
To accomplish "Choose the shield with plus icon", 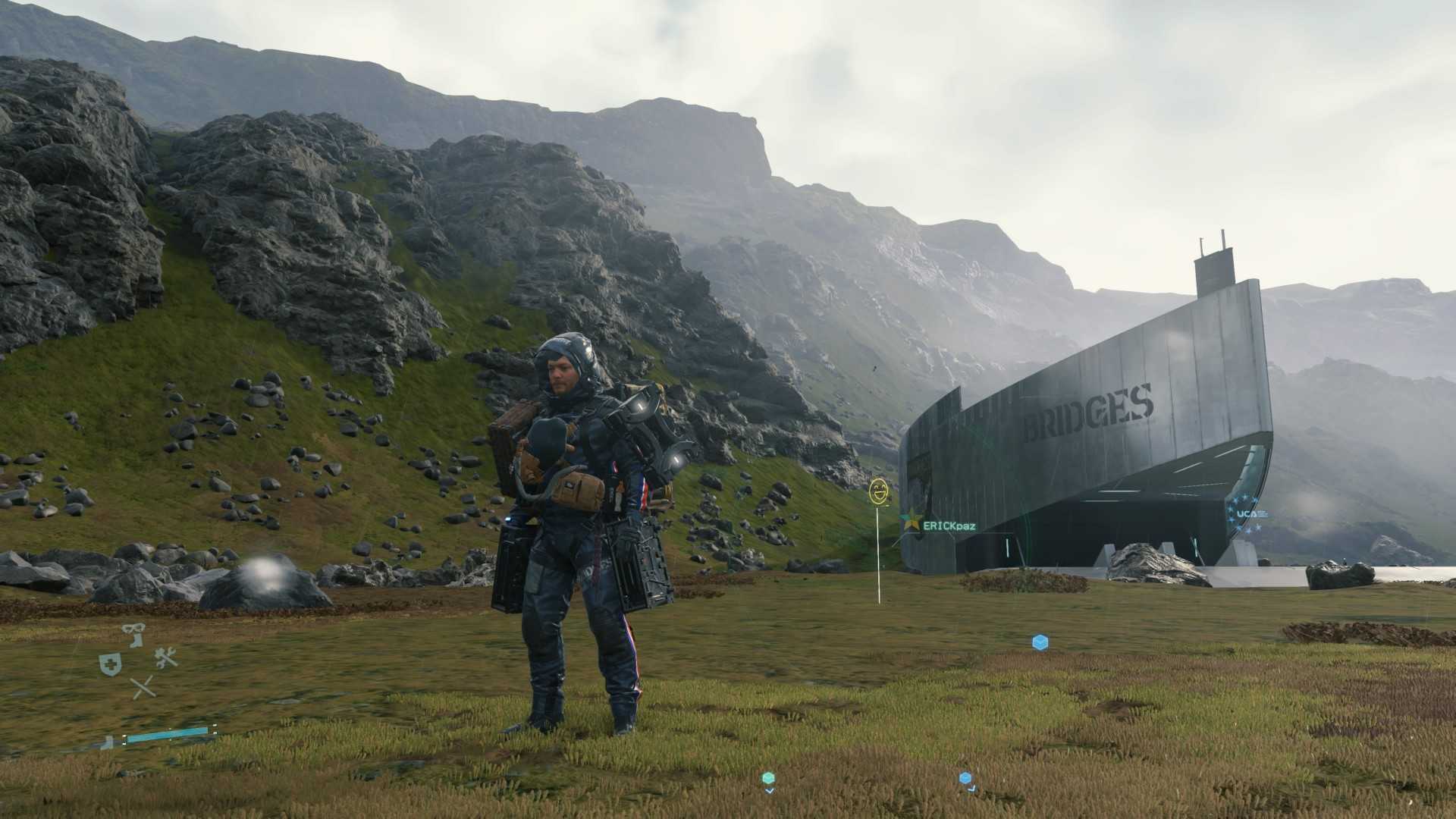I will tap(109, 665).
